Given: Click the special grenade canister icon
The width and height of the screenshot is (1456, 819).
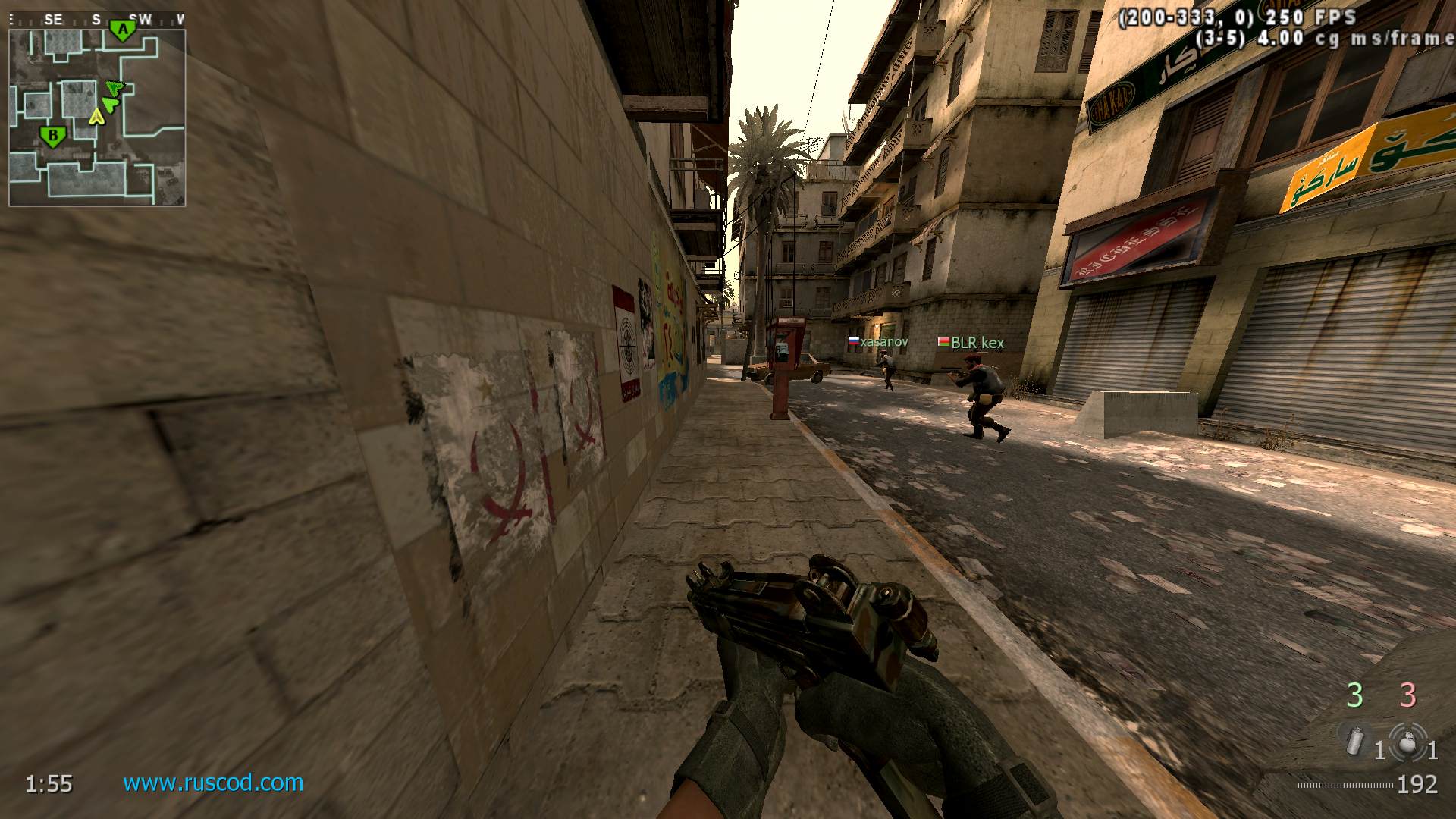Looking at the screenshot, I should [1356, 741].
